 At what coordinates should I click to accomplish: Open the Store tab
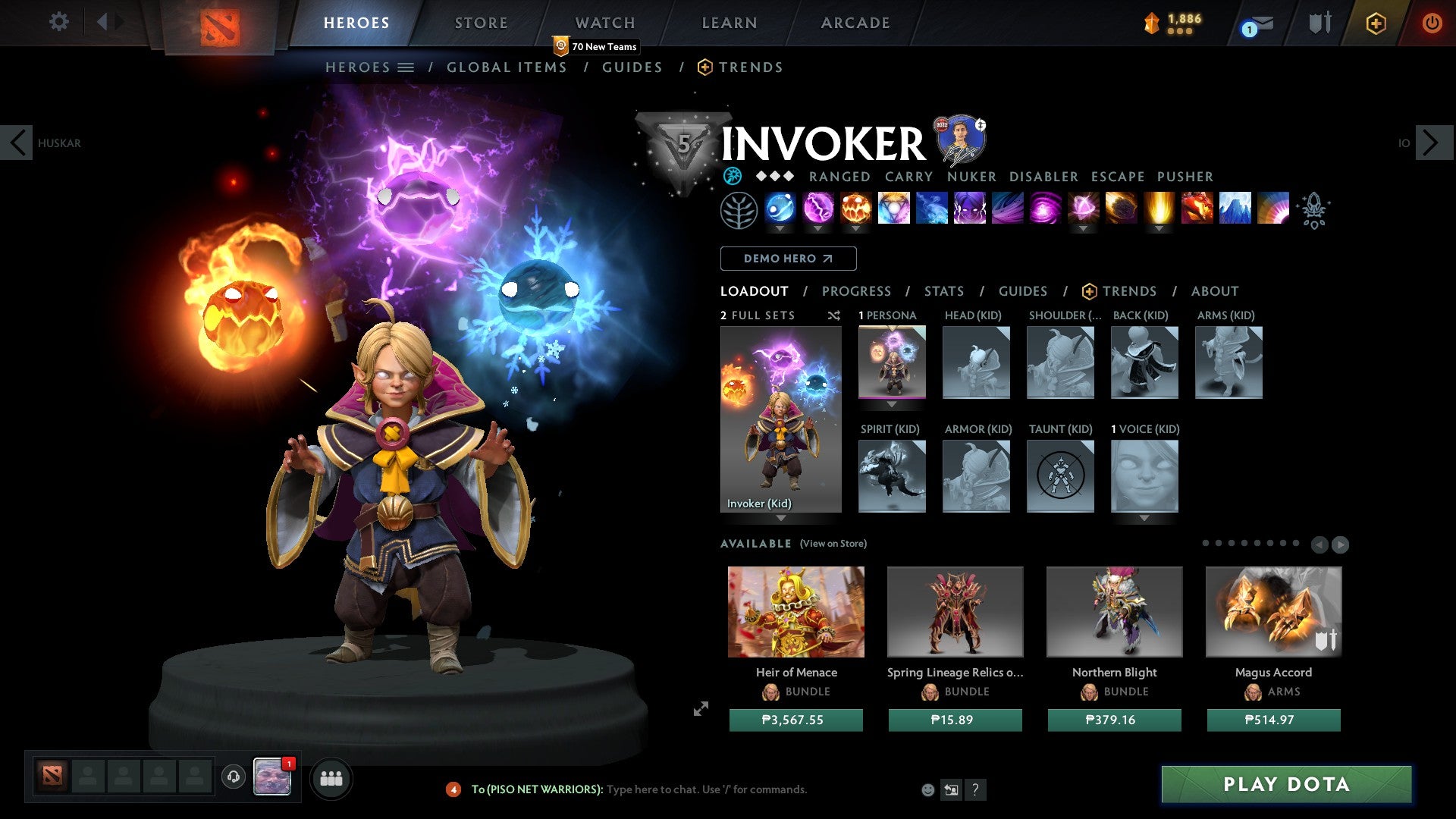[481, 23]
